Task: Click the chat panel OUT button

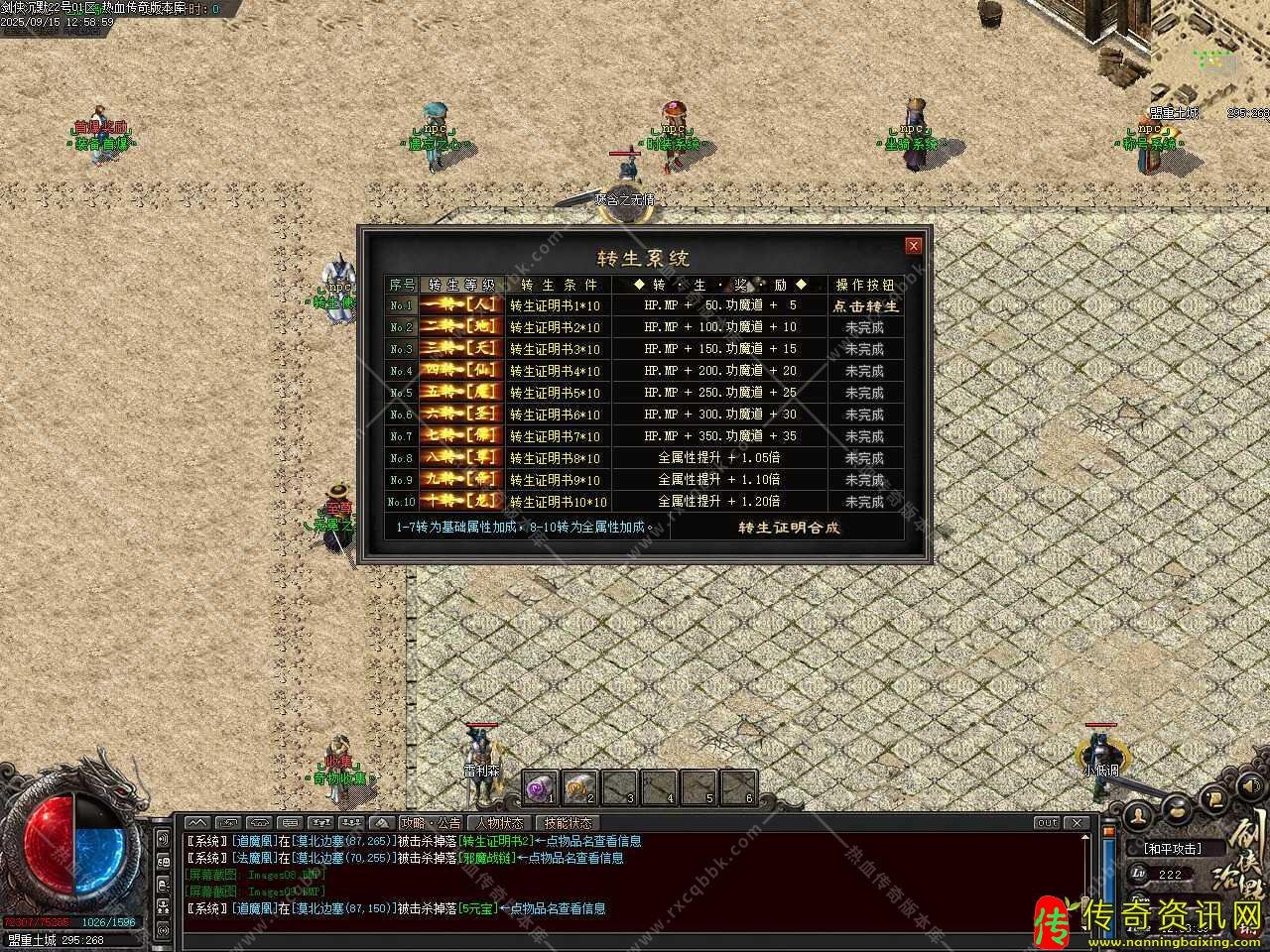Action: (1047, 823)
